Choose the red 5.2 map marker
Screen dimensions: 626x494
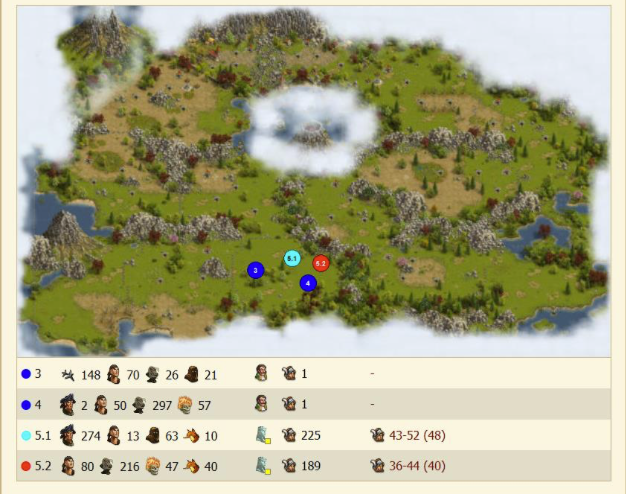tap(320, 263)
